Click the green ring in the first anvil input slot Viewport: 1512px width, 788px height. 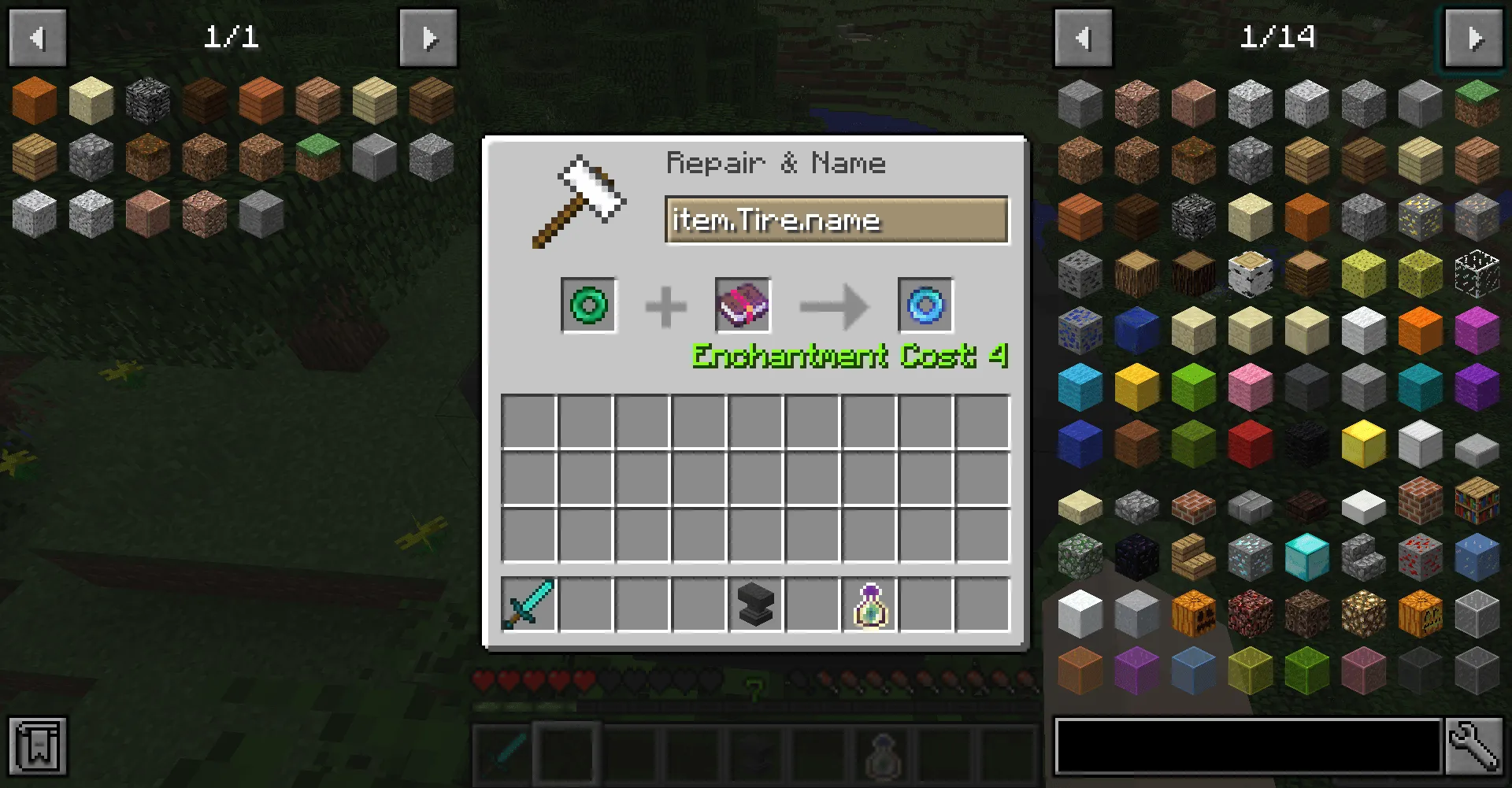tap(588, 305)
